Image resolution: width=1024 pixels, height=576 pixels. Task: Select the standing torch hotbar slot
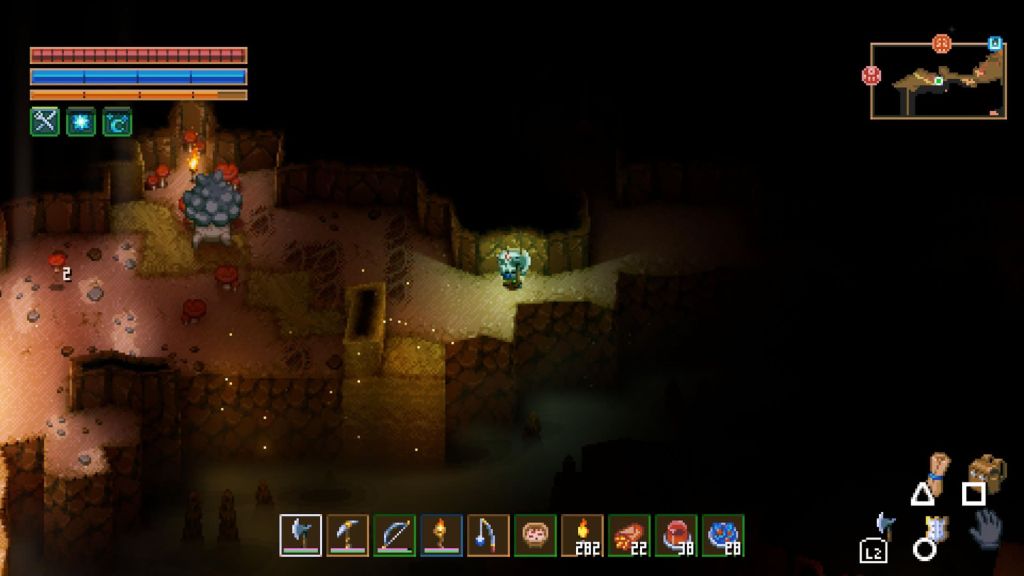point(441,535)
